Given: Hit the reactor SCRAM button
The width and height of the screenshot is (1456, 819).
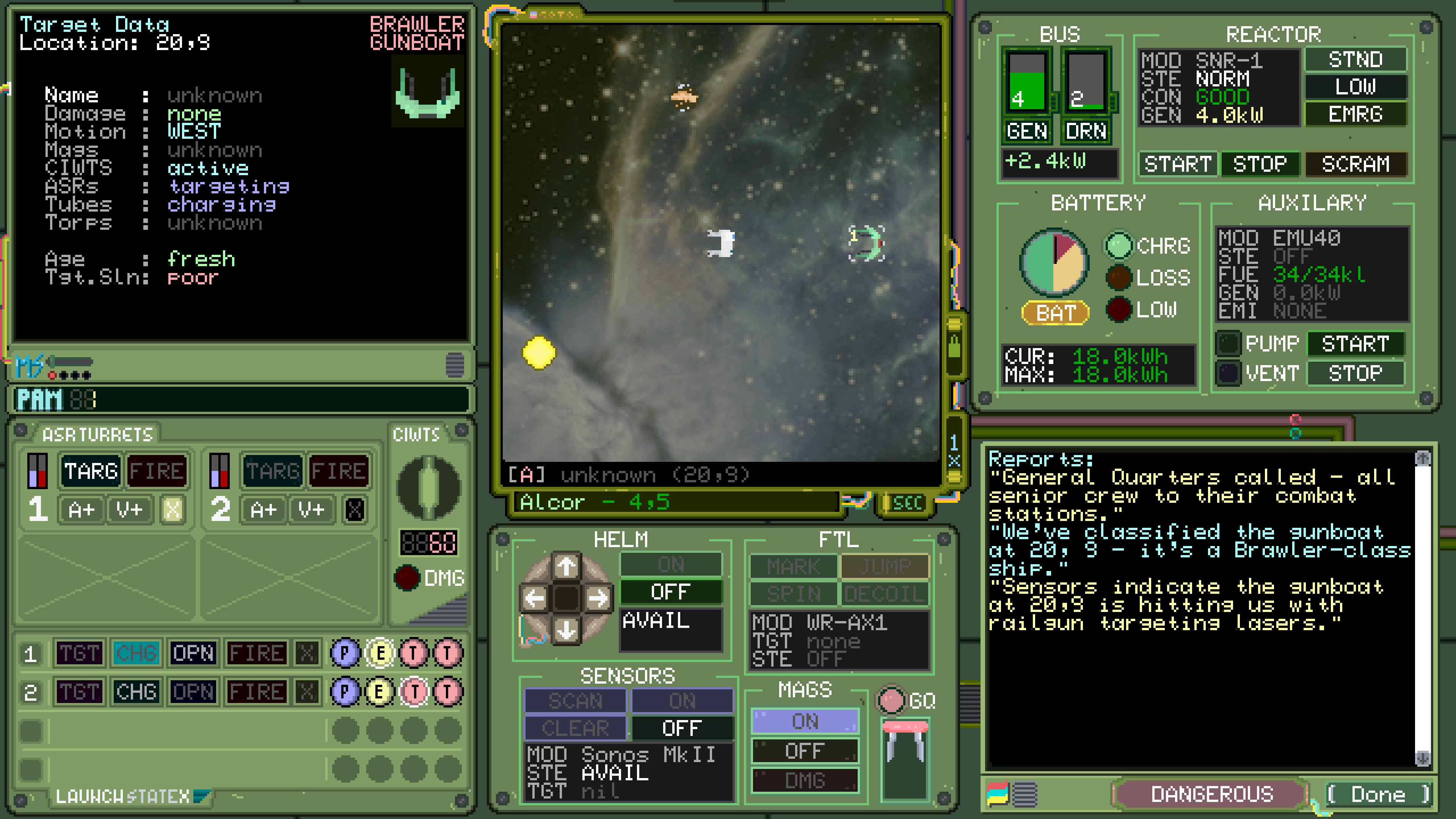Looking at the screenshot, I should tap(1356, 164).
